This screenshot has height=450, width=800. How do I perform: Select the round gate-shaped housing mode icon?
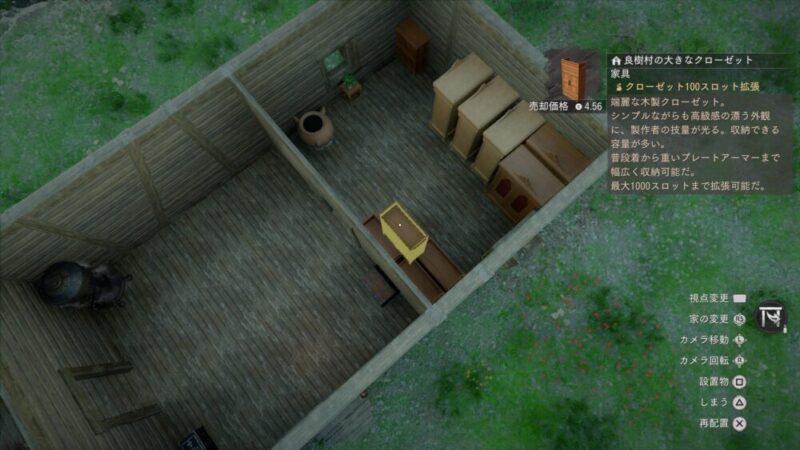tap(771, 317)
